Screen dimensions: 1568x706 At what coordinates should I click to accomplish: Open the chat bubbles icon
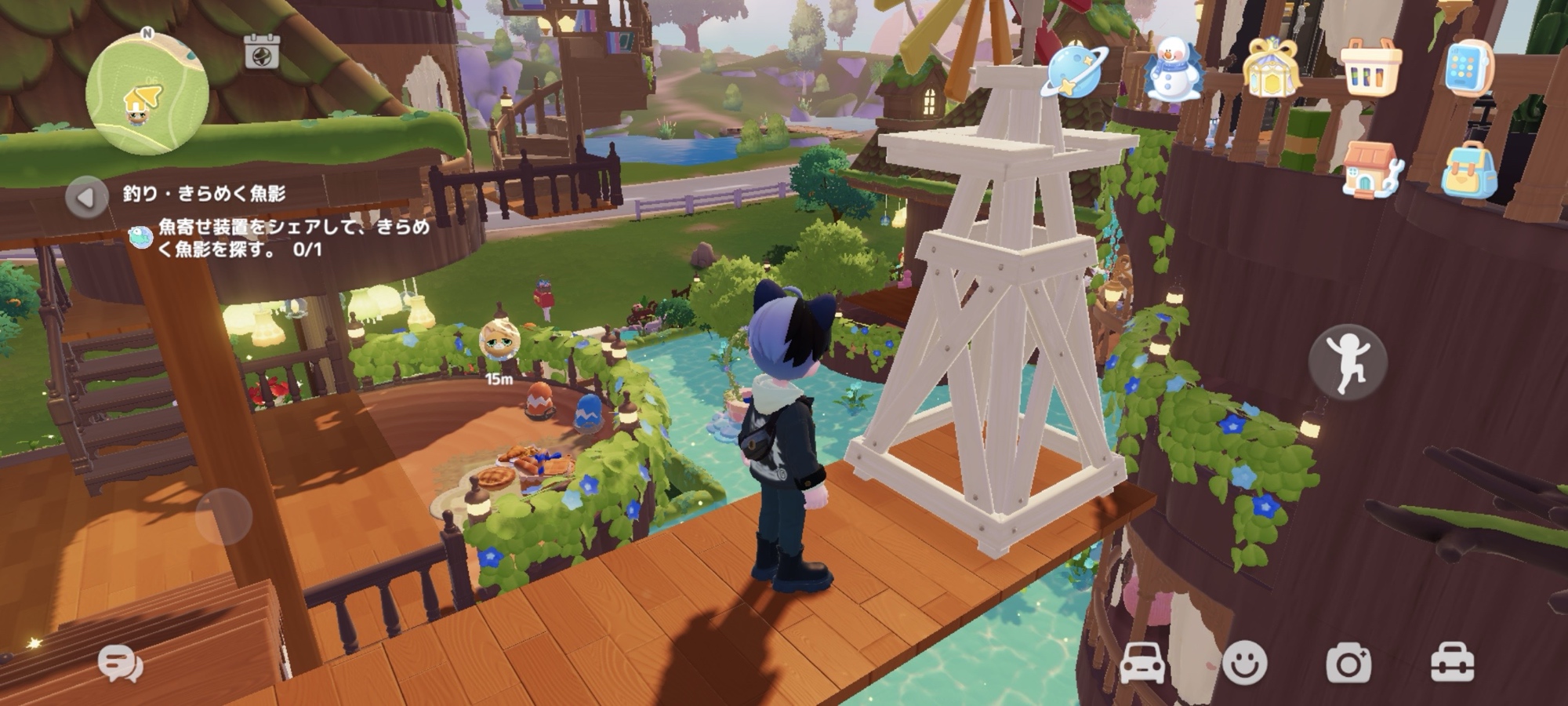click(x=121, y=664)
